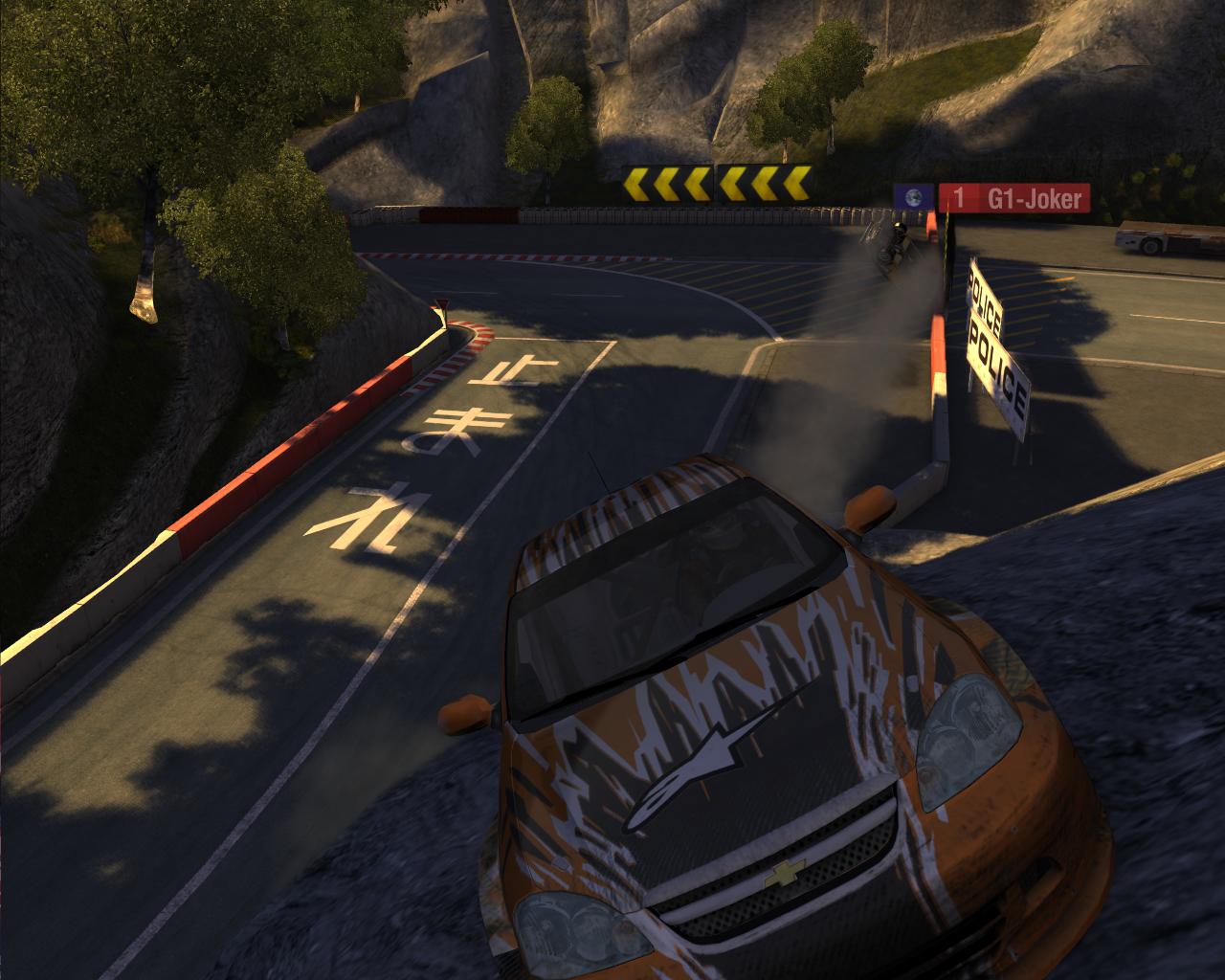Click the globe icon beside G1-Joker

coord(913,198)
